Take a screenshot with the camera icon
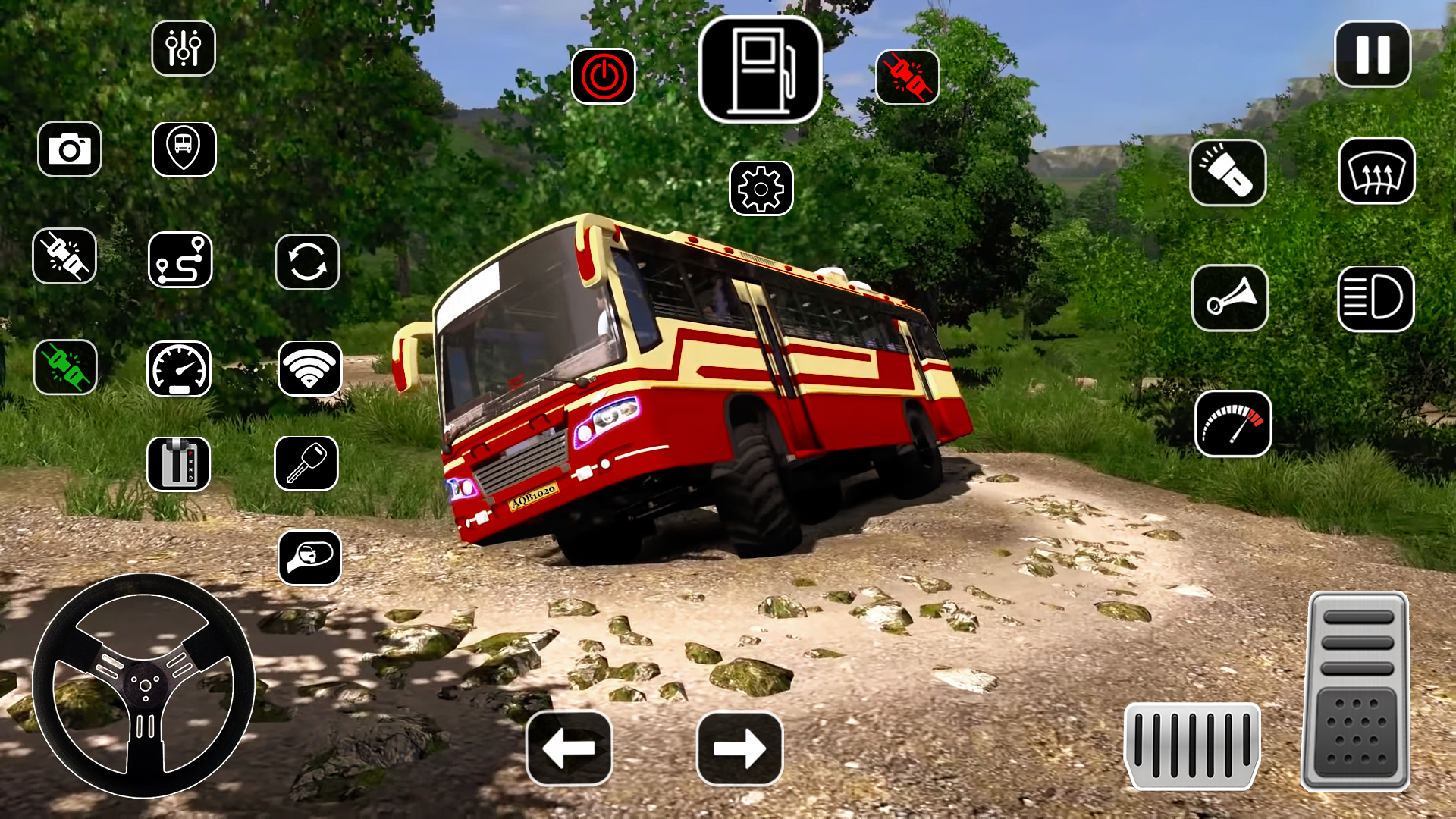Viewport: 1456px width, 819px height. (70, 149)
